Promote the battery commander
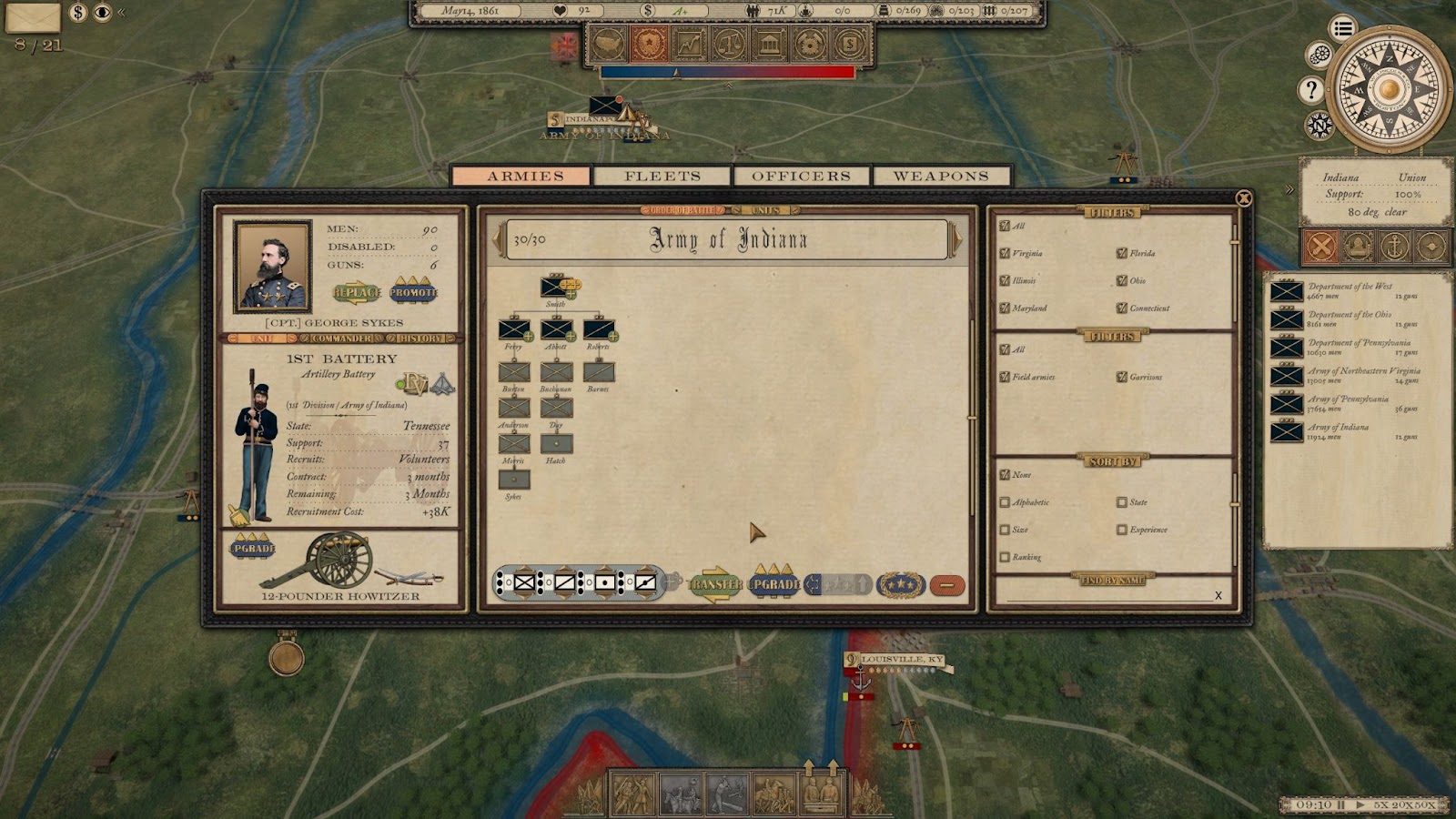1456x819 pixels. point(413,292)
